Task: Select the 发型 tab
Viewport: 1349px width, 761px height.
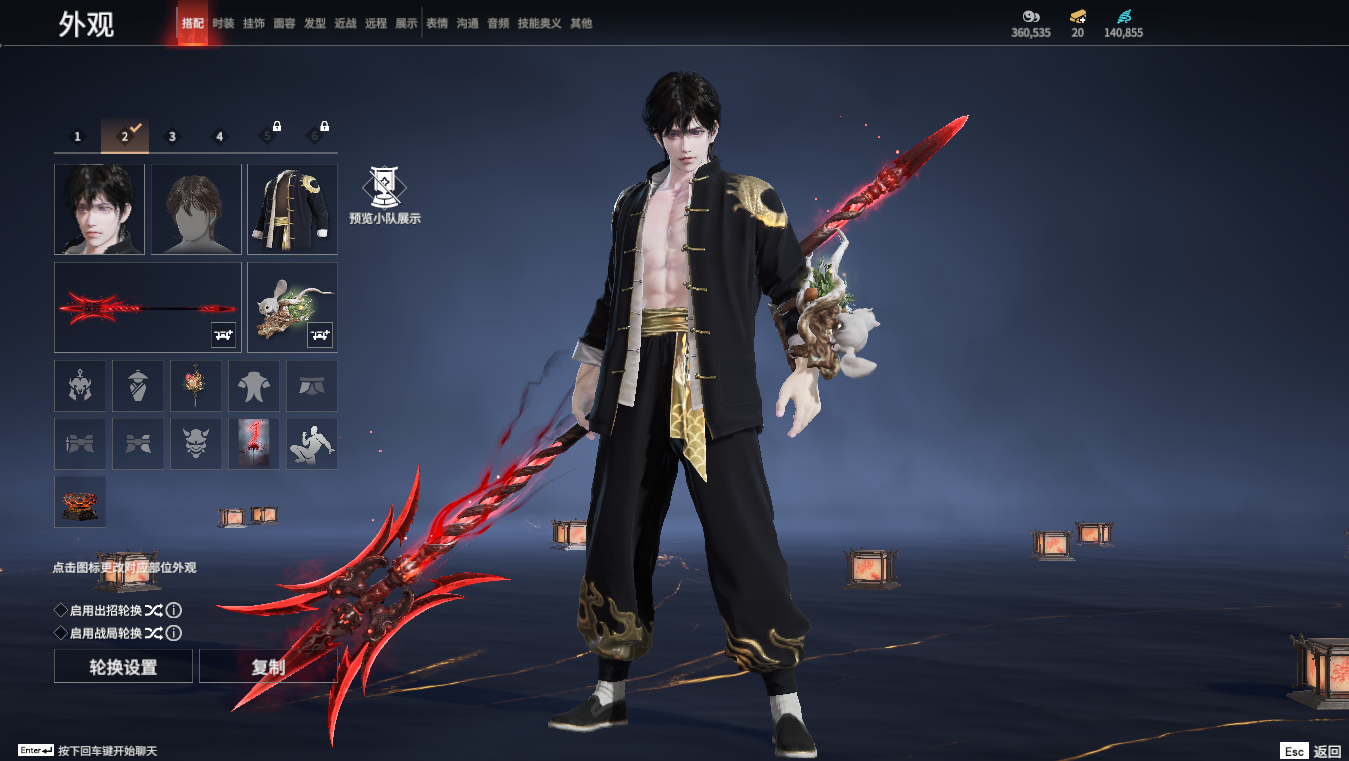Action: [315, 23]
